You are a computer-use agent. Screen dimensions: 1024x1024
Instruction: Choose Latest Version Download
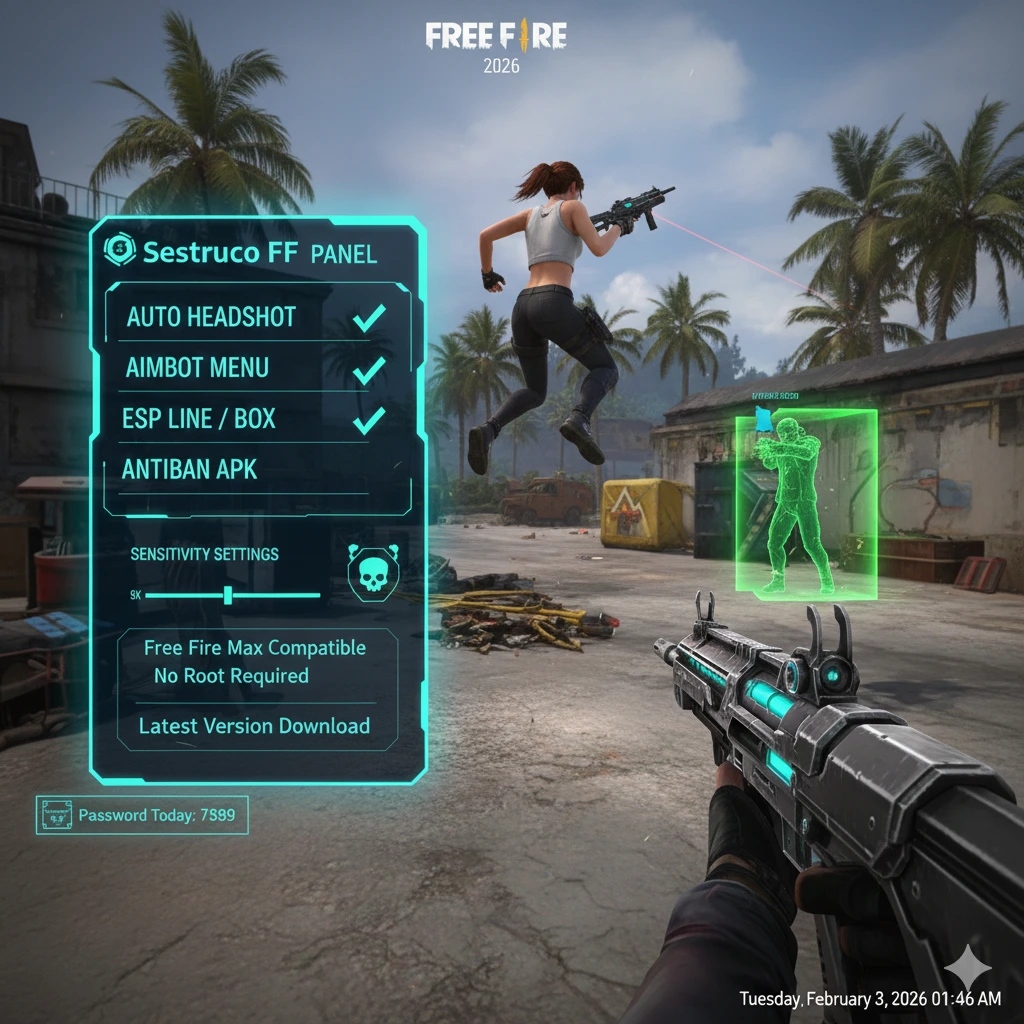254,727
